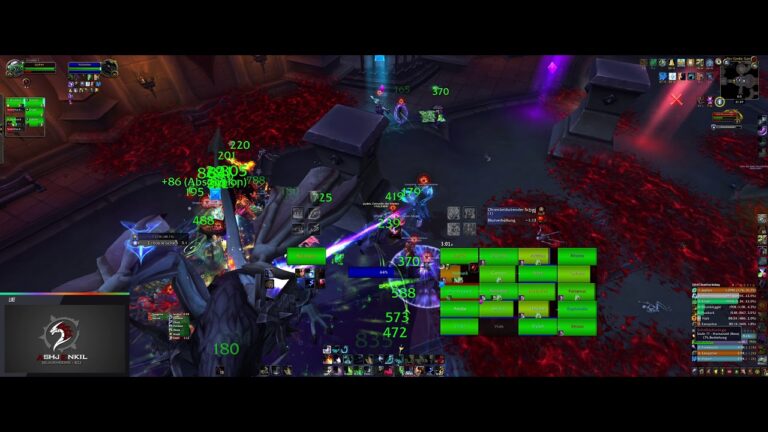This screenshot has height=432, width=768.
Task: Open the damage meter window
Action: point(725,322)
